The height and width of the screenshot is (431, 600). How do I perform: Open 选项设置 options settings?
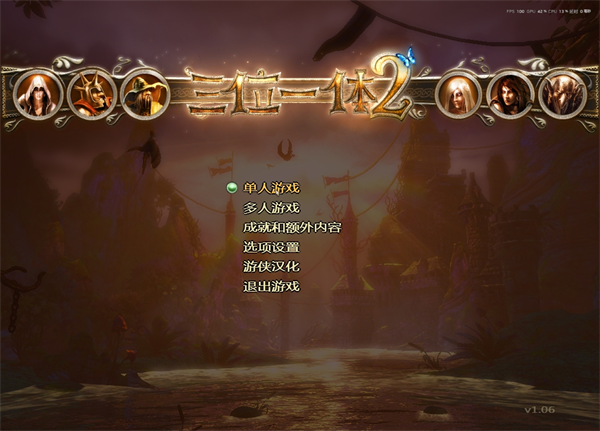click(271, 247)
